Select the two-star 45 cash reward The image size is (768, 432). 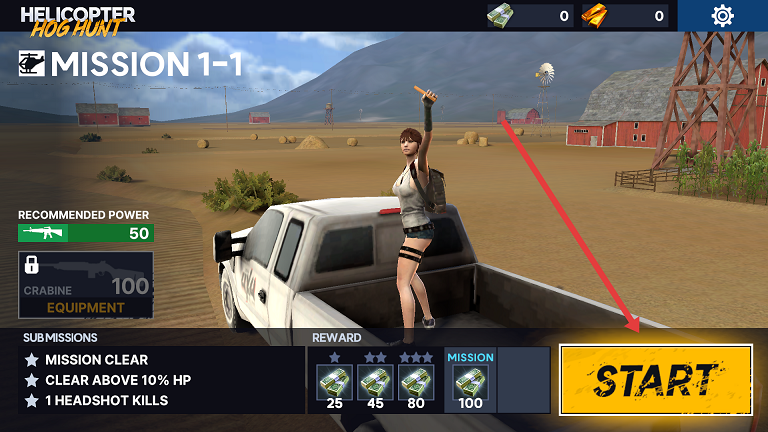click(375, 381)
